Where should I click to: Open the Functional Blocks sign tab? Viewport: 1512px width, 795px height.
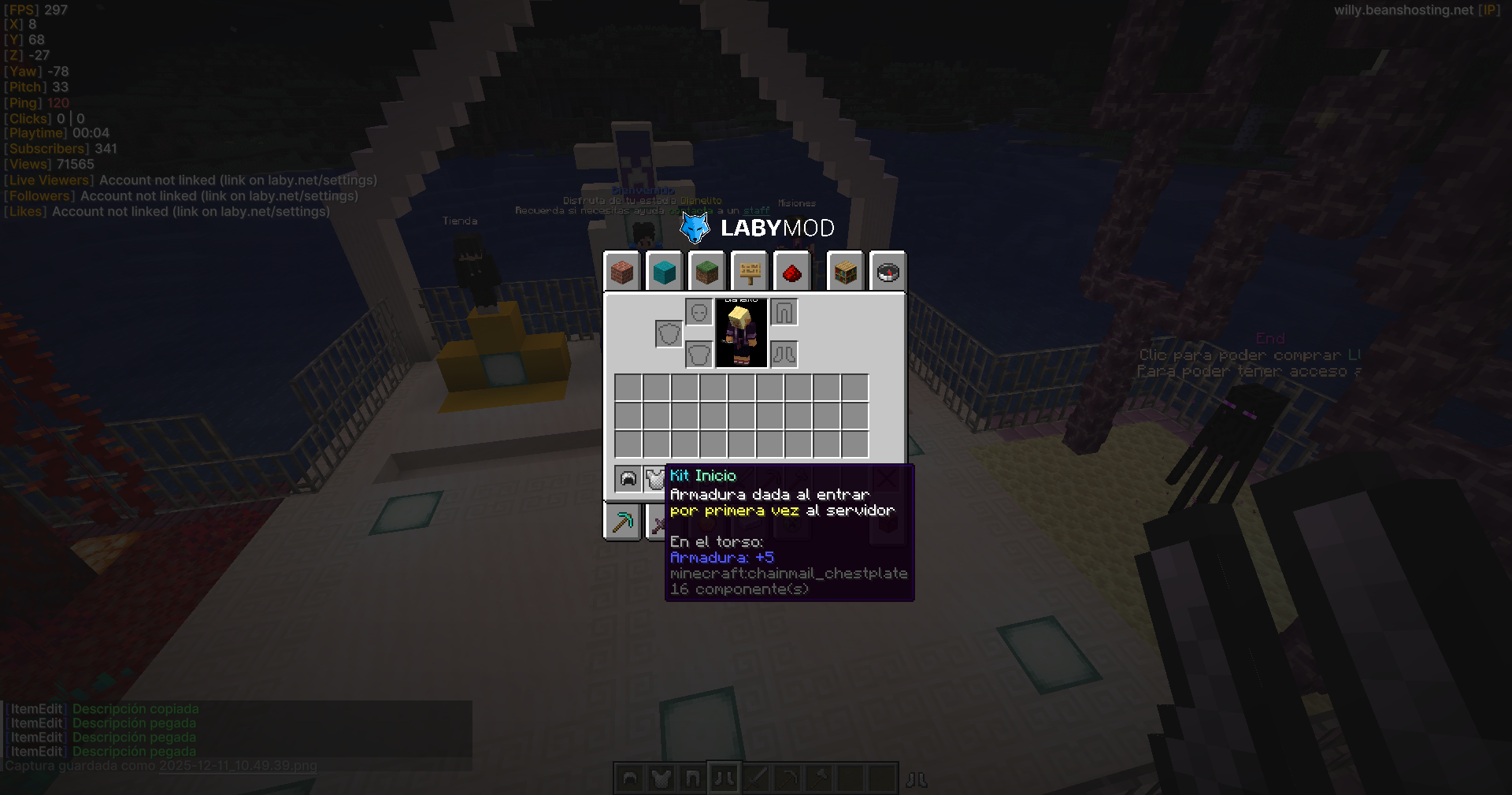(749, 271)
